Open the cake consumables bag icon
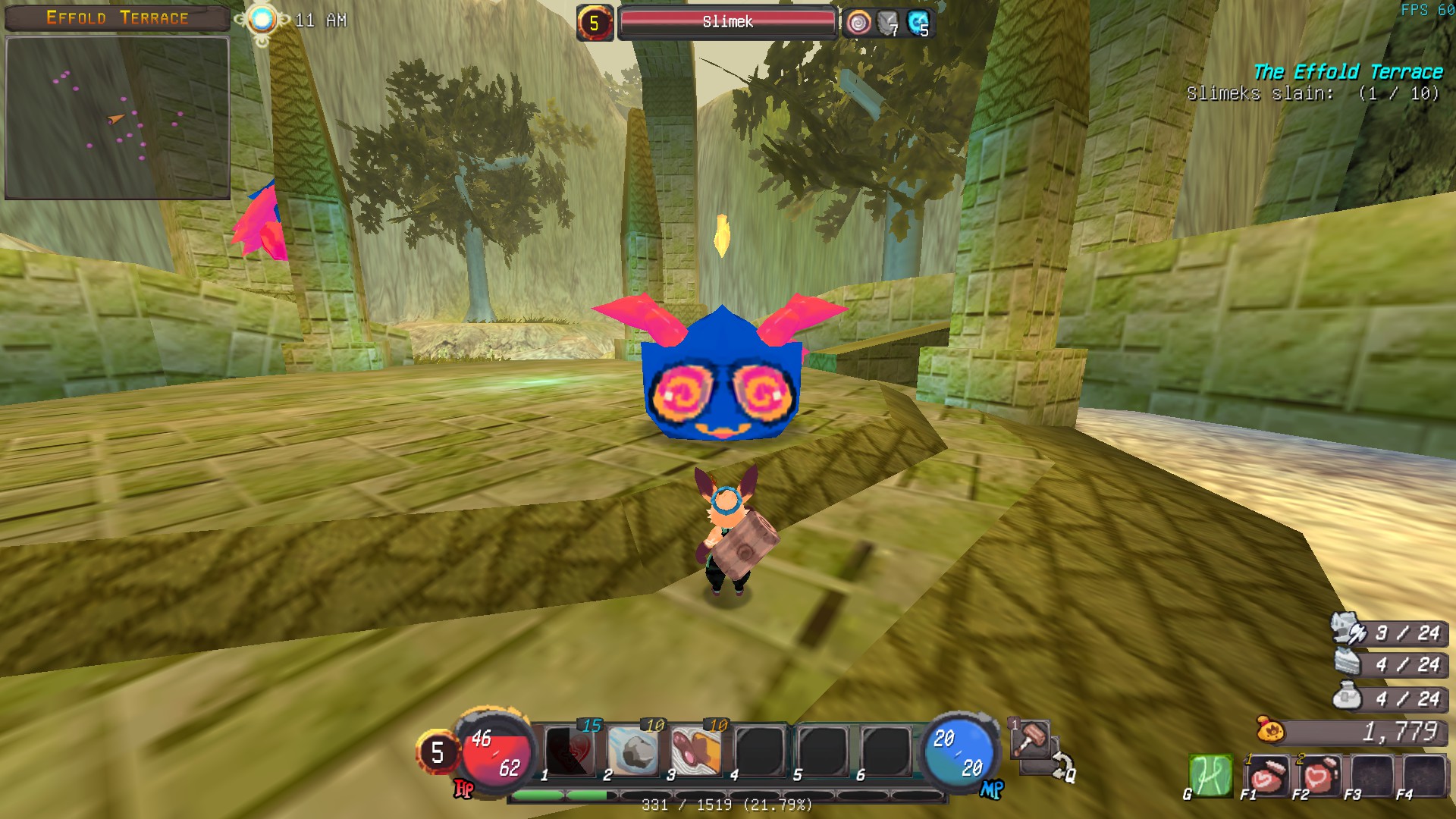This screenshot has width=1456, height=819. 1348,663
